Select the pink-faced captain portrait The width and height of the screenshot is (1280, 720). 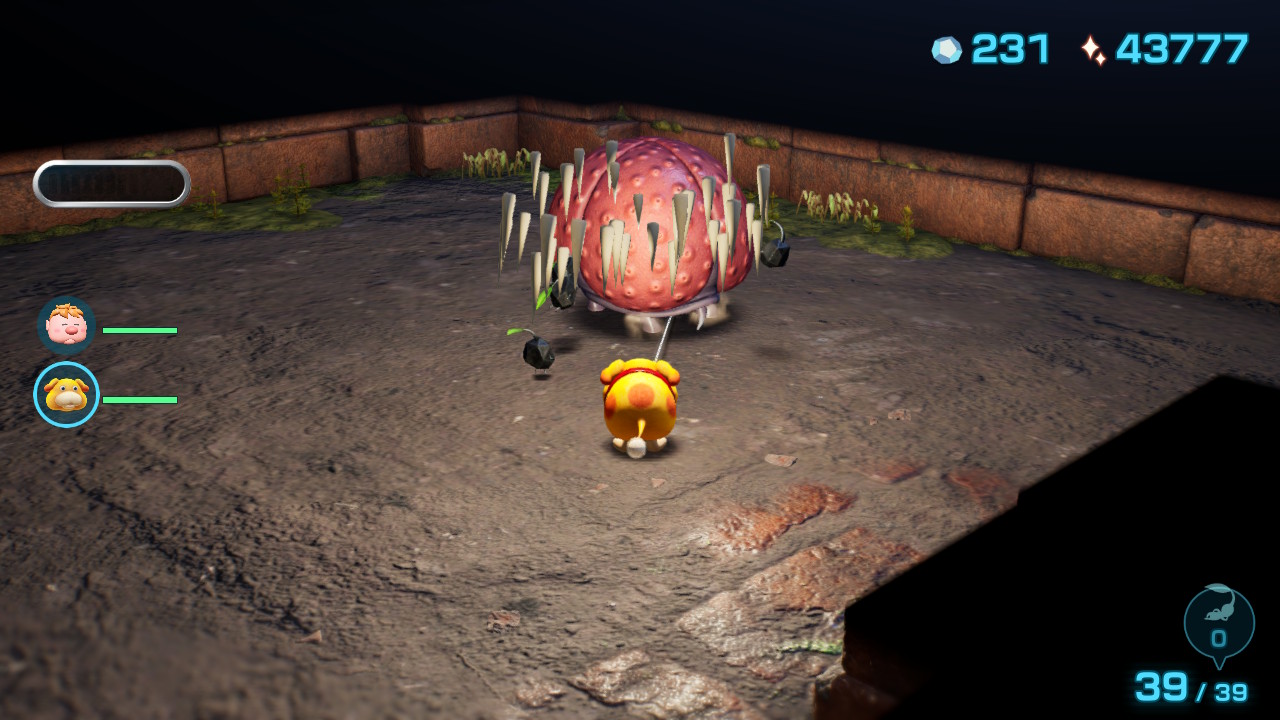[x=66, y=326]
